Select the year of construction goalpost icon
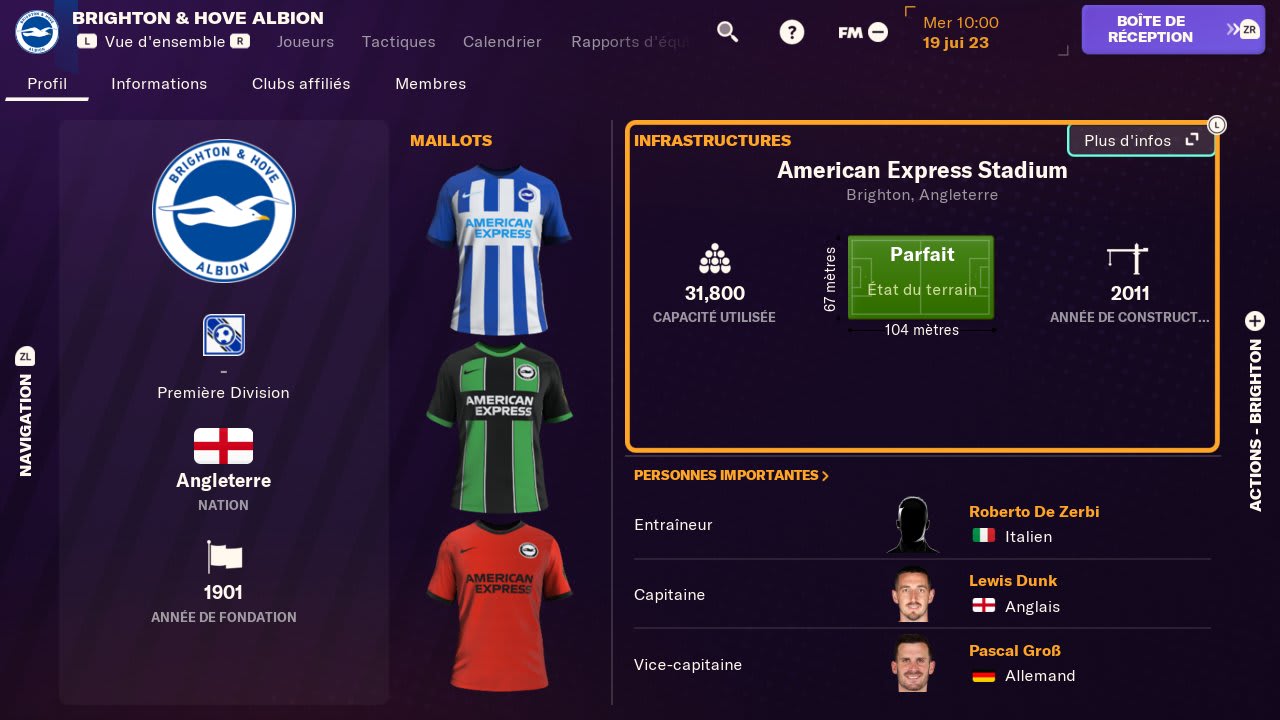This screenshot has width=1280, height=720. 1128,258
